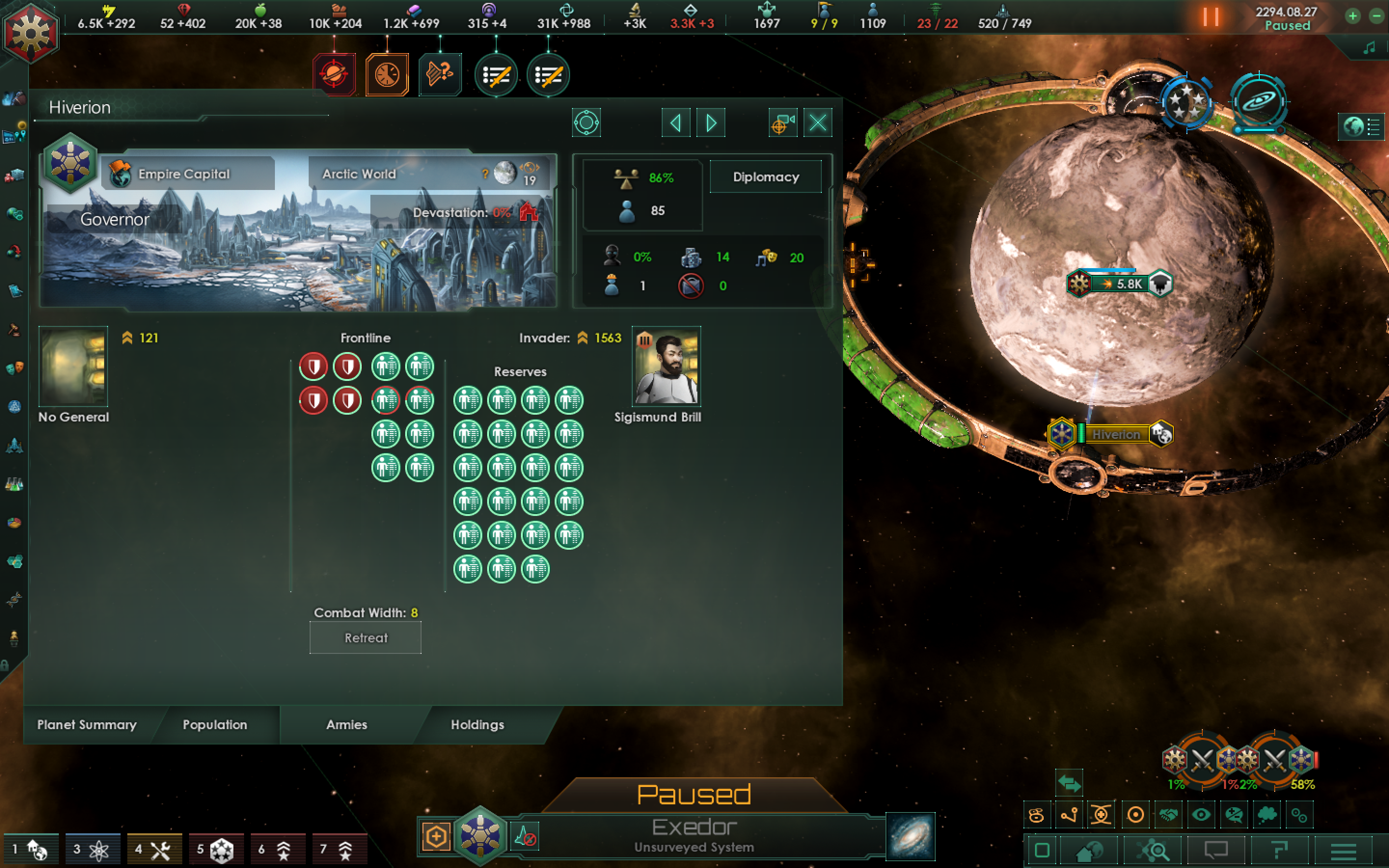The width and height of the screenshot is (1389, 868).
Task: Close the Hiverion planet window
Action: pyautogui.click(x=817, y=123)
